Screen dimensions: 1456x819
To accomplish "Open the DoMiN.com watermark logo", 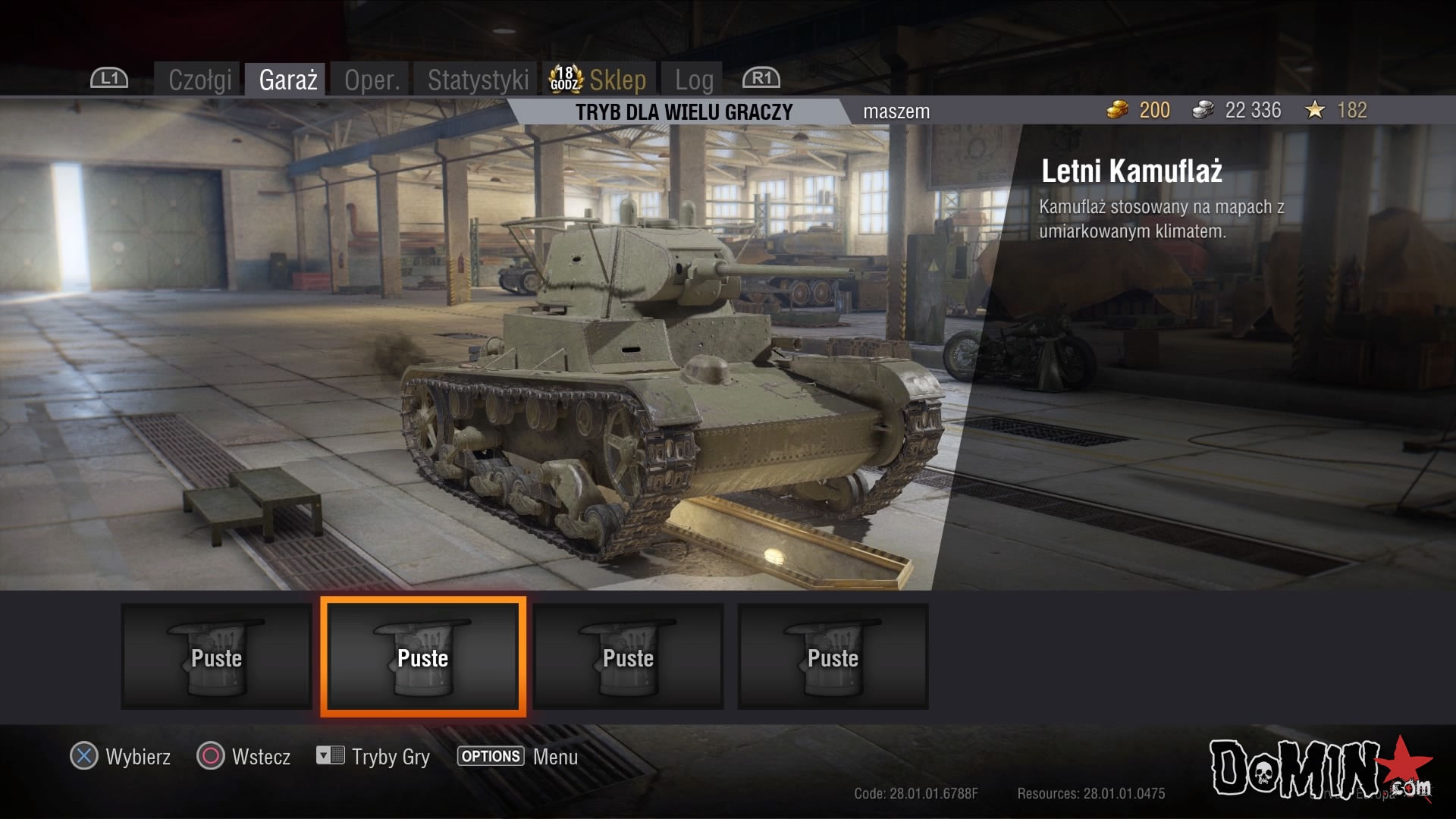I will coord(1319,768).
